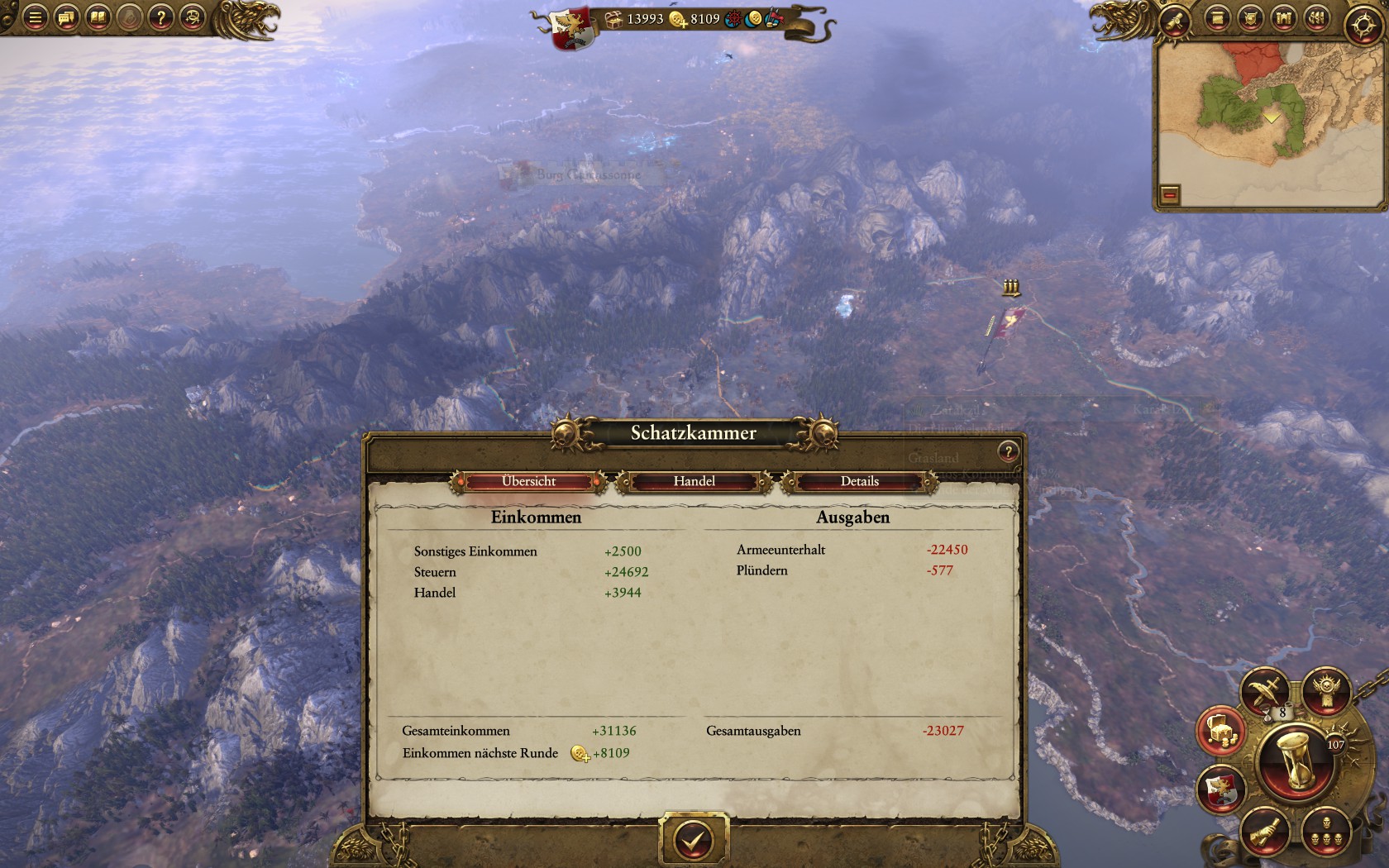Click the question mark advice button
Image resolution: width=1389 pixels, height=868 pixels.
click(x=160, y=17)
